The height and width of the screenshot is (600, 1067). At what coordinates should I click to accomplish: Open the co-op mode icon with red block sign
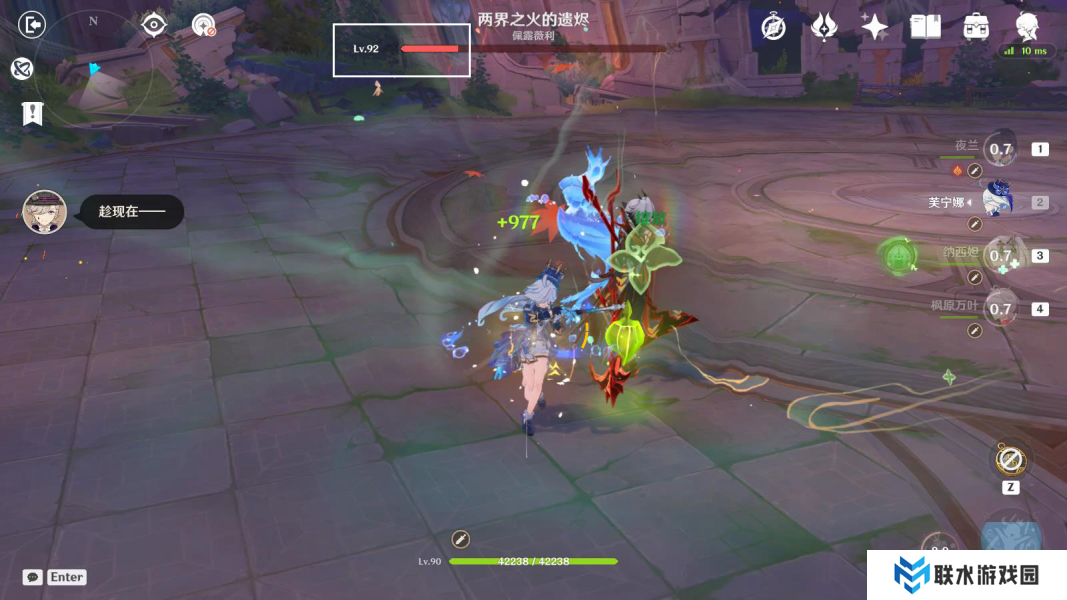tap(204, 25)
